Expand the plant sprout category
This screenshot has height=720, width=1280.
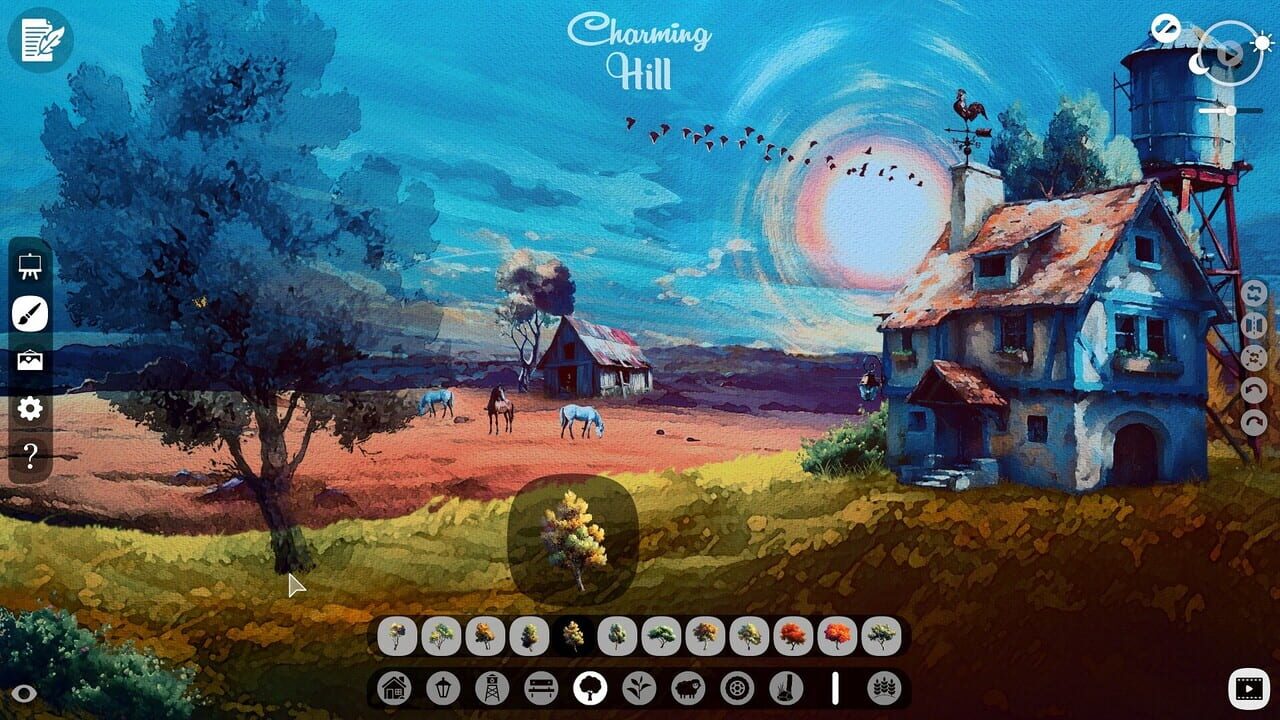640,688
